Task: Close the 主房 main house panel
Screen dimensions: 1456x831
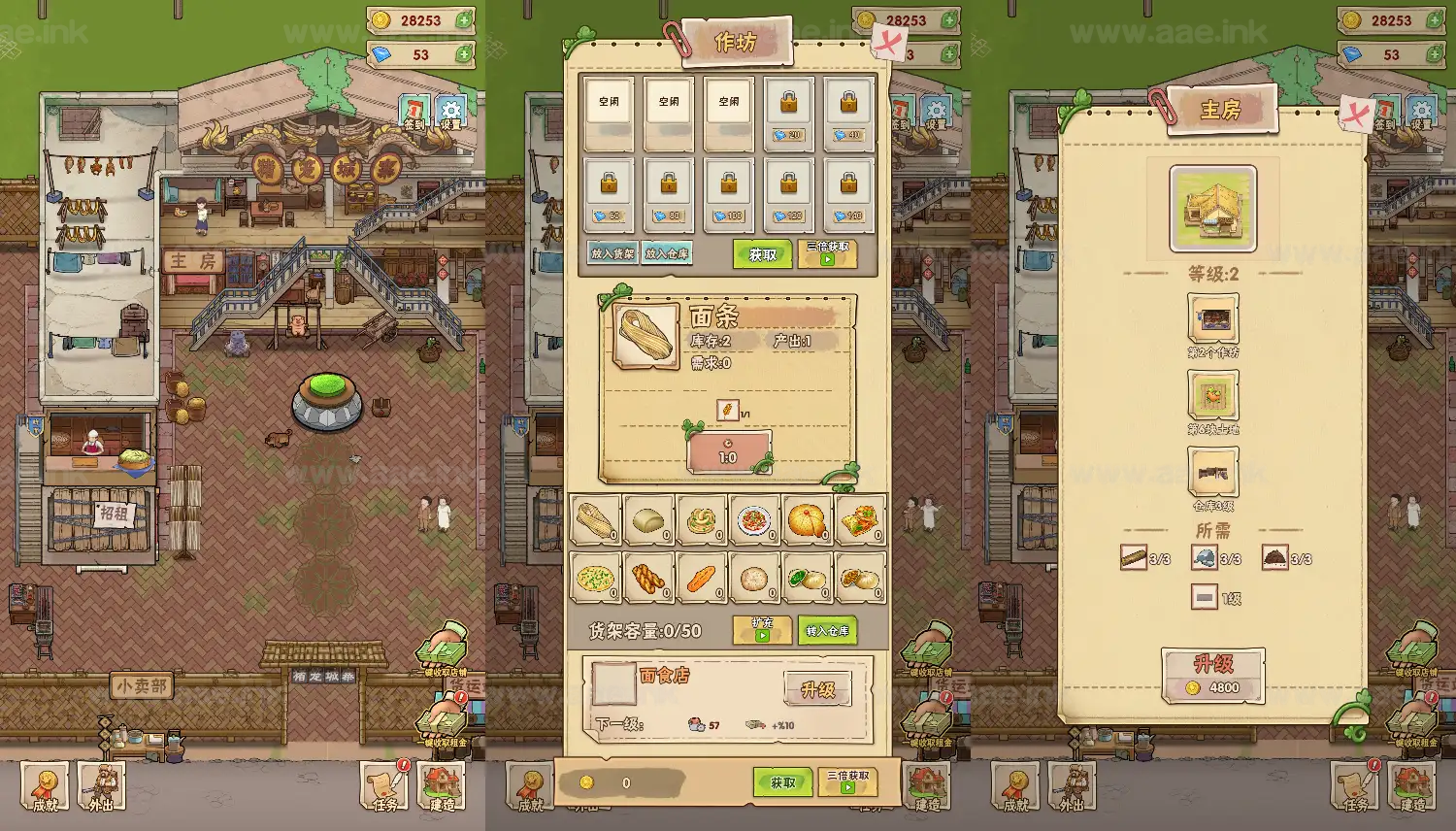Action: pyautogui.click(x=1356, y=116)
